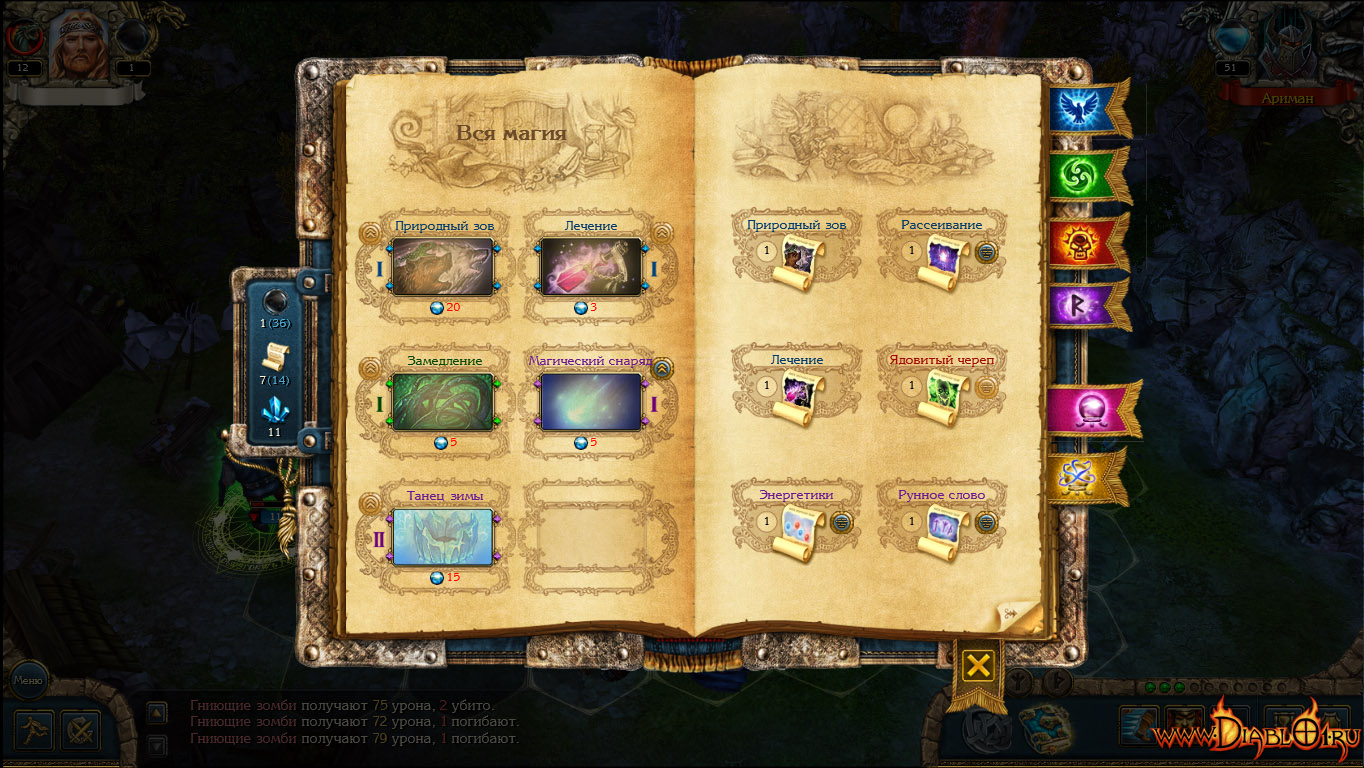
Task: Switch to the red skull magic bookmark
Action: [x=1078, y=243]
